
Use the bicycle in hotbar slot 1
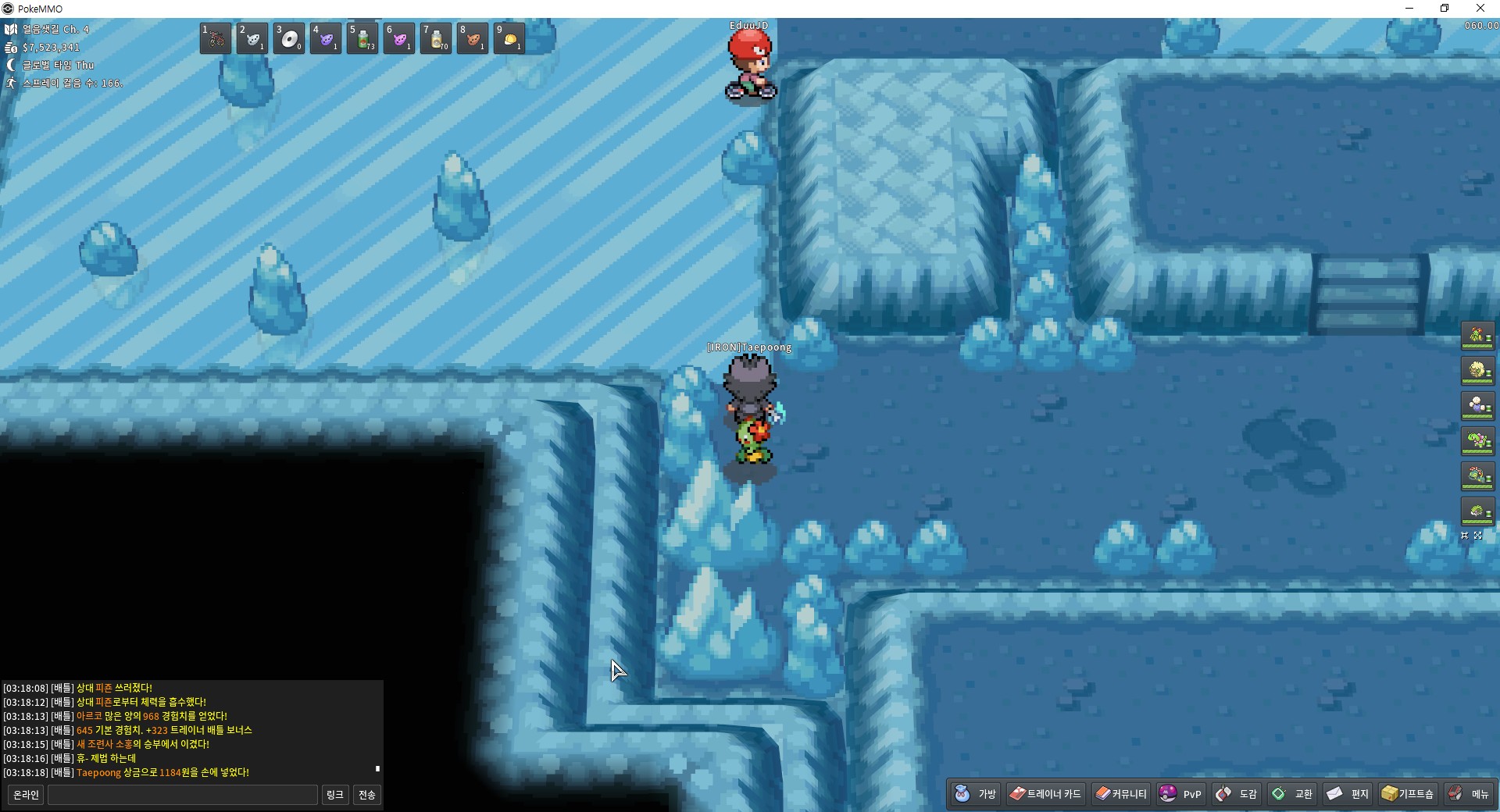point(216,38)
